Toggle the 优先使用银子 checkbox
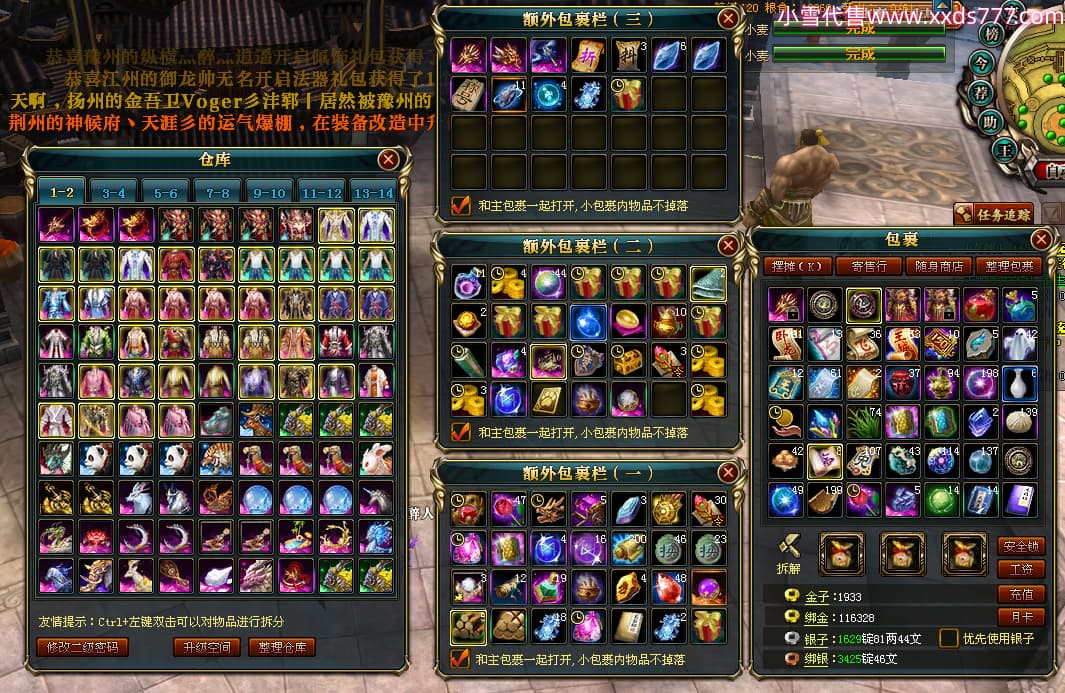 click(948, 638)
